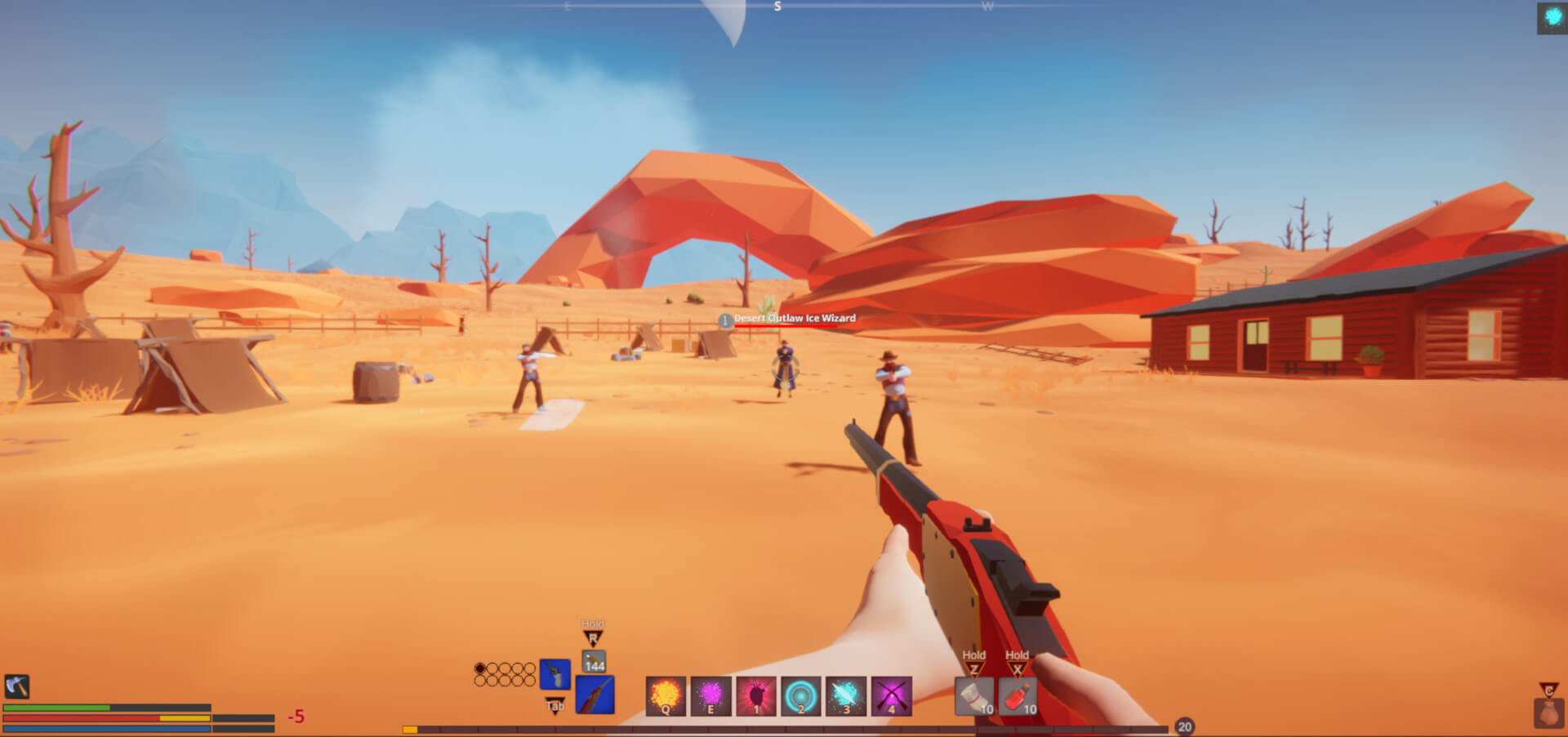The height and width of the screenshot is (737, 1568).
Task: Activate the orange fire burst ability
Action: point(666,696)
